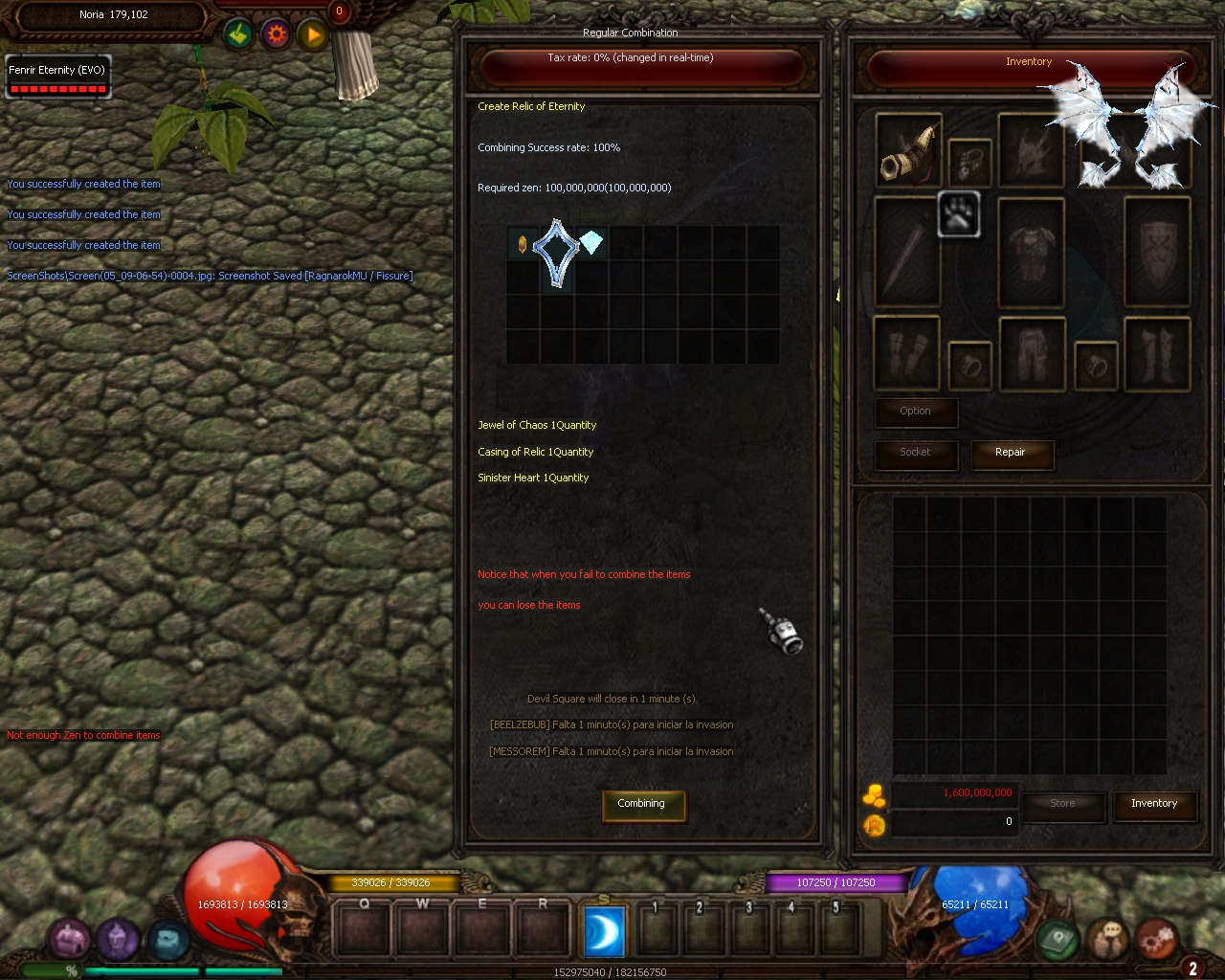The height and width of the screenshot is (980, 1225).
Task: Select the Casing of Relic item
Action: pos(556,251)
